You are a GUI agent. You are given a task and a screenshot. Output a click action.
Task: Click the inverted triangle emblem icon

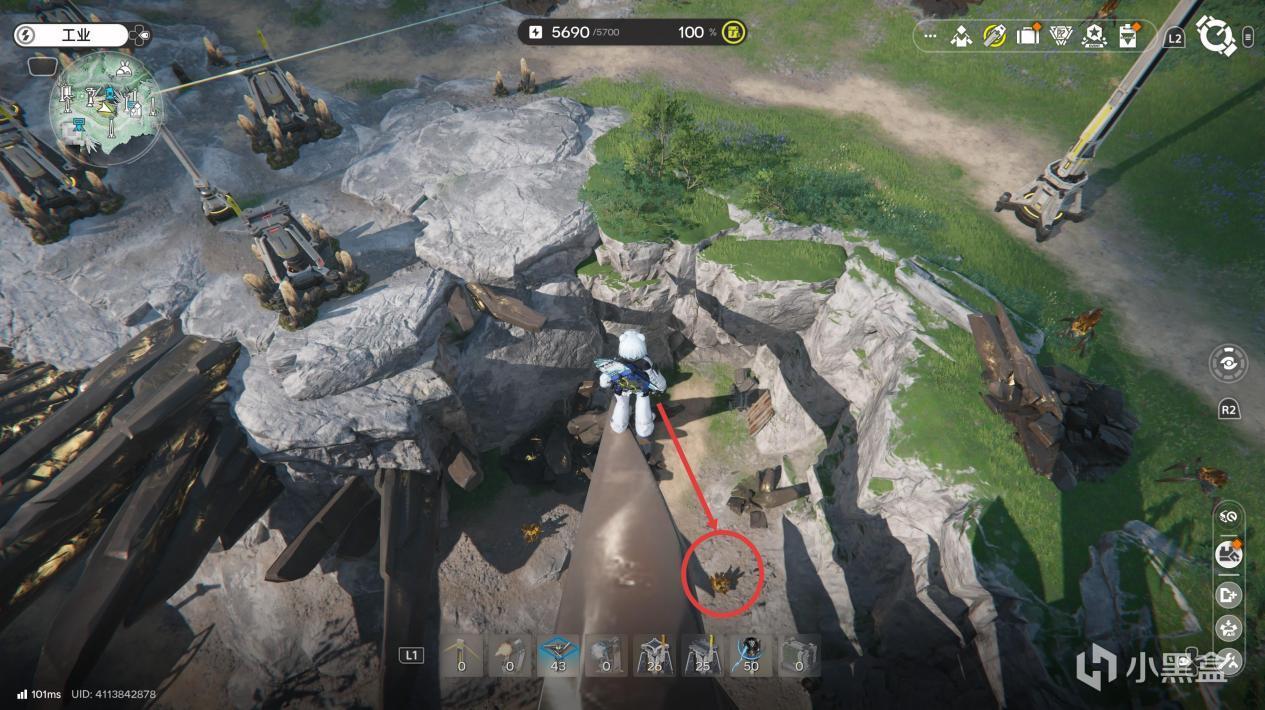1060,37
